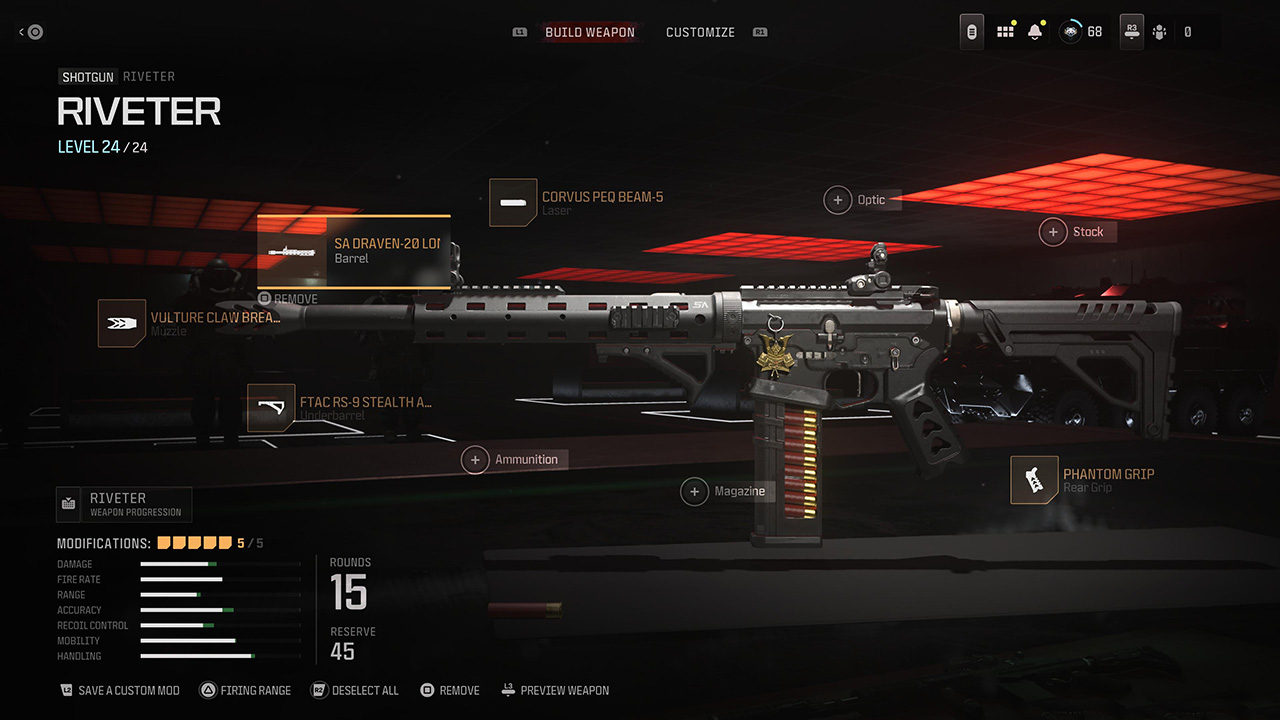1280x720 pixels.
Task: Open Preview Weapon view
Action: point(555,690)
